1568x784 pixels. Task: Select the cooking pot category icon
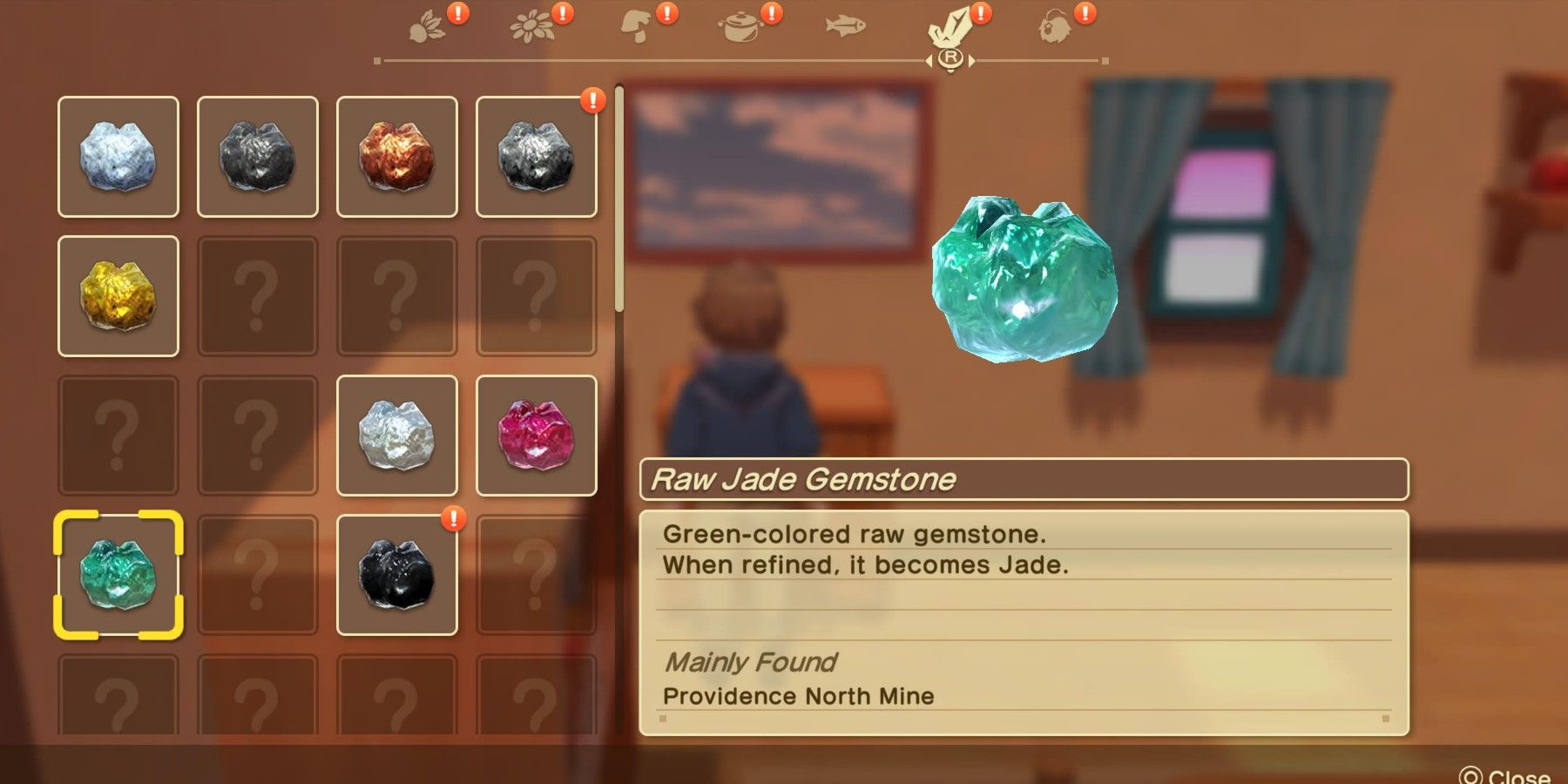click(x=742, y=28)
